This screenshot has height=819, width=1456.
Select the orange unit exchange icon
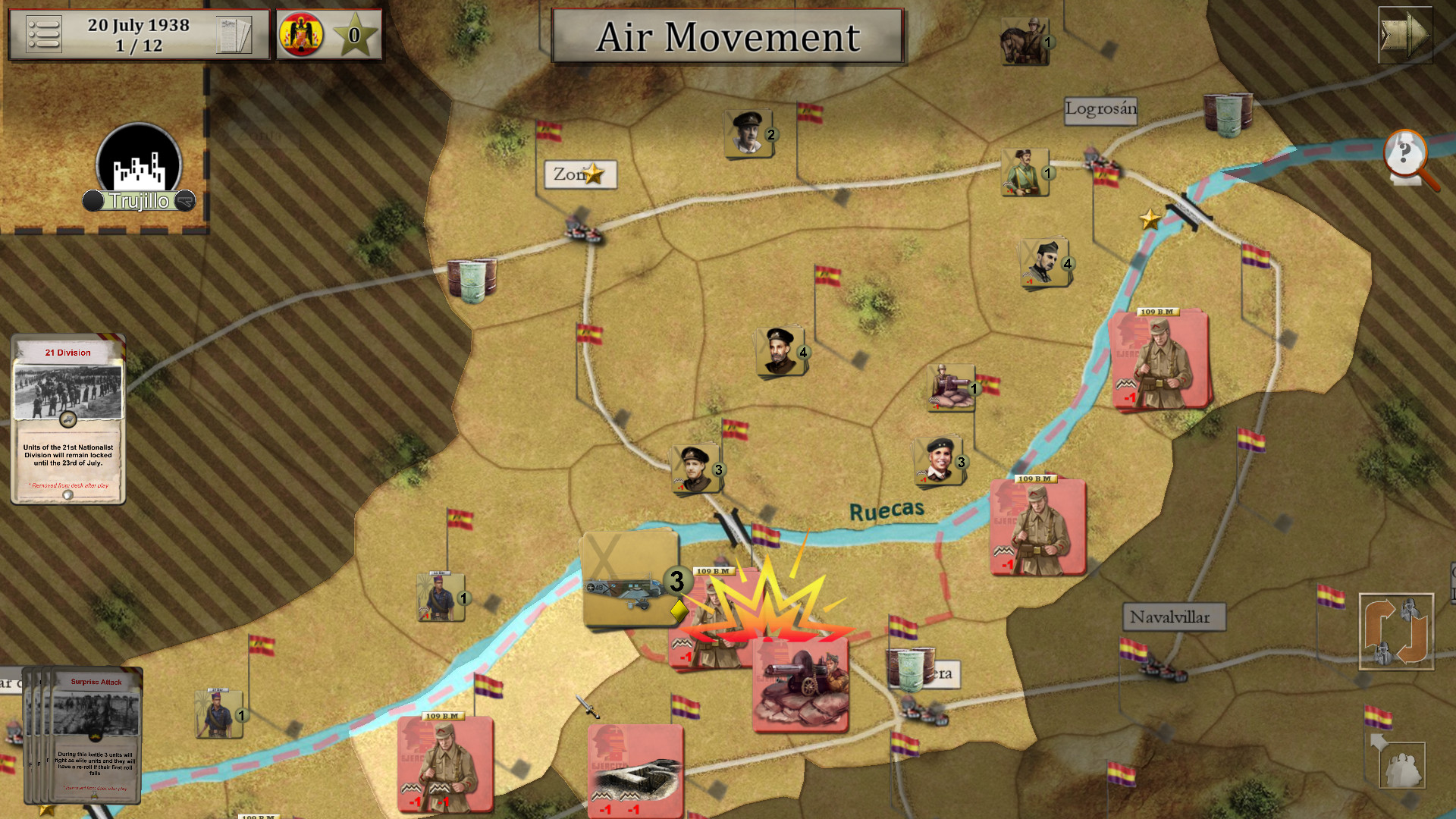(x=1398, y=632)
